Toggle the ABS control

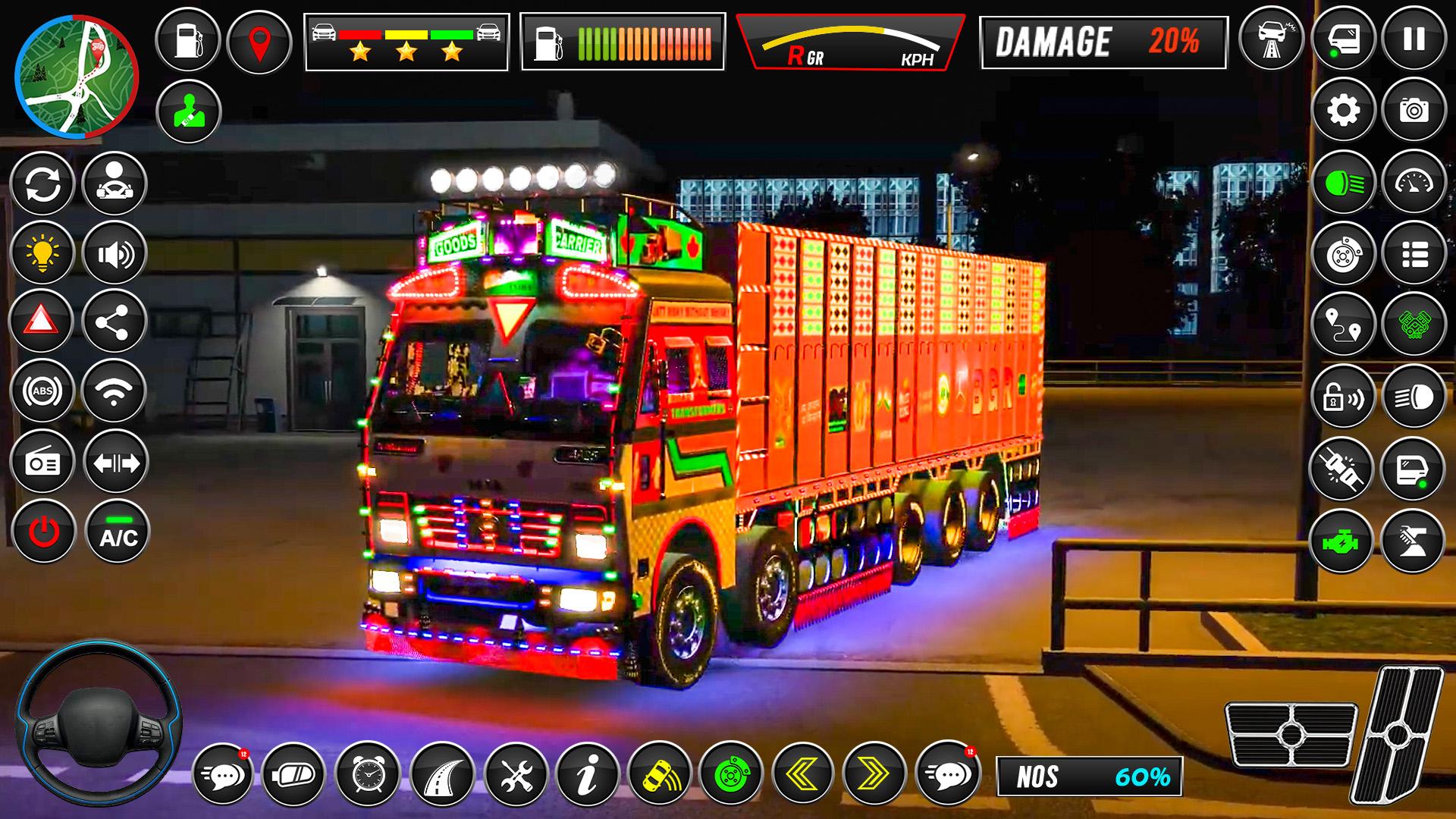tap(42, 391)
